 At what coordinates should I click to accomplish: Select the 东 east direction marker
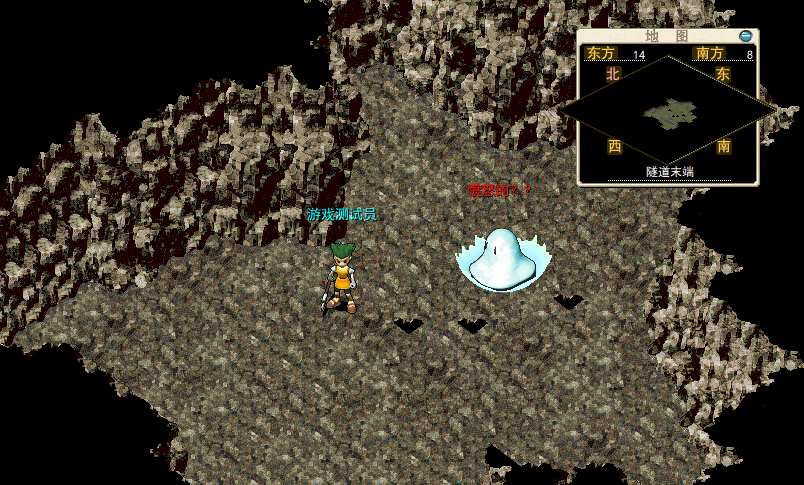coord(722,74)
